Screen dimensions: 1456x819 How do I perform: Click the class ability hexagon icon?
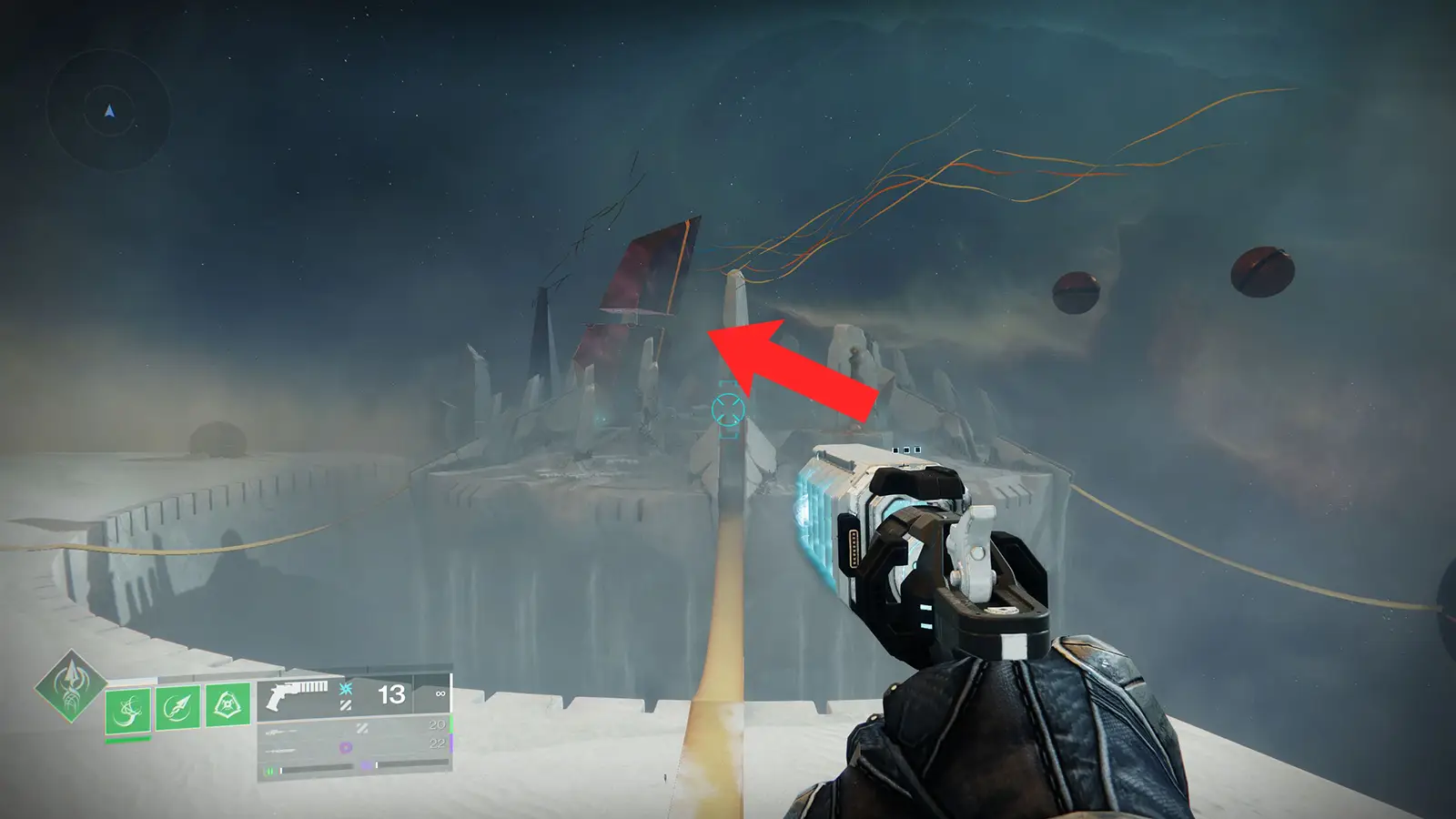point(227,706)
